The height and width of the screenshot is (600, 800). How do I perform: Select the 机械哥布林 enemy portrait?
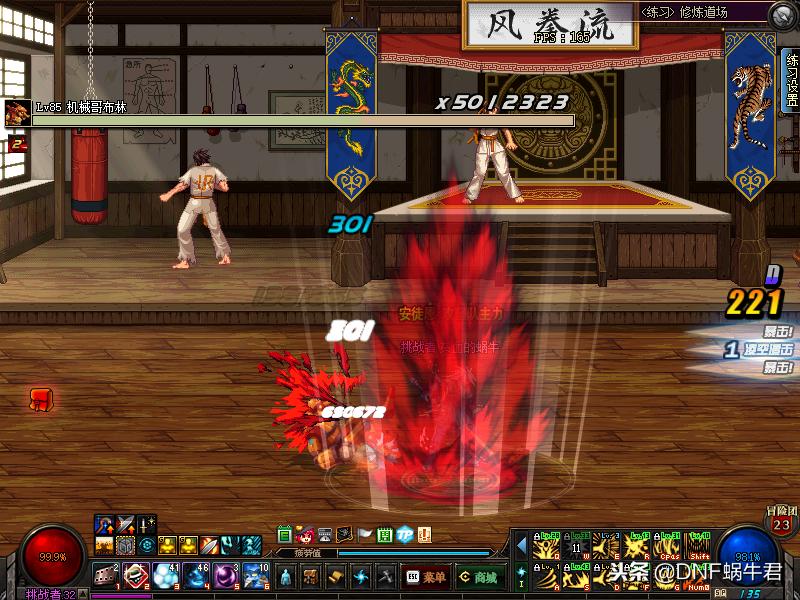coord(16,112)
